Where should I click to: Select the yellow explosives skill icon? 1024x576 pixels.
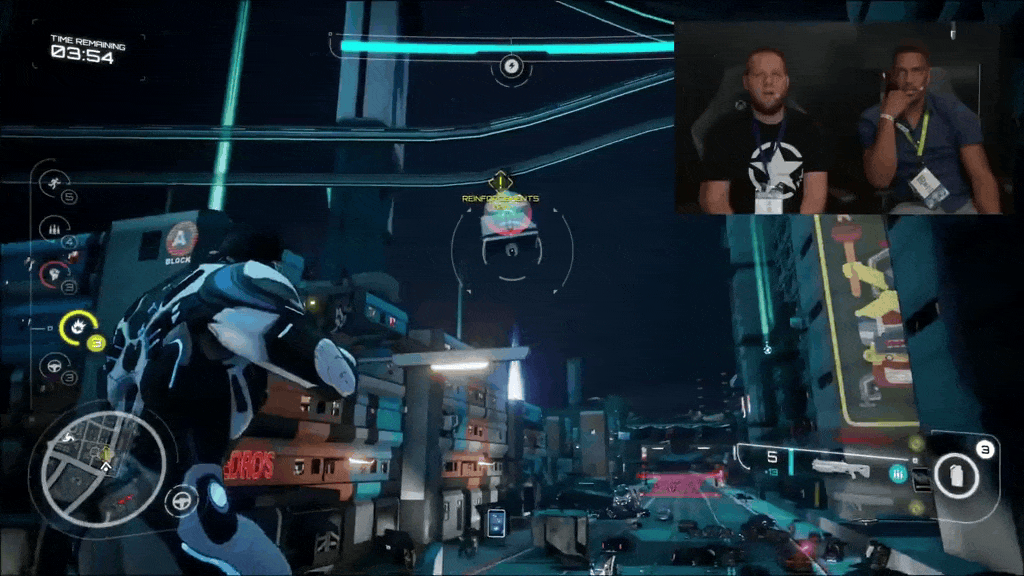[76, 327]
